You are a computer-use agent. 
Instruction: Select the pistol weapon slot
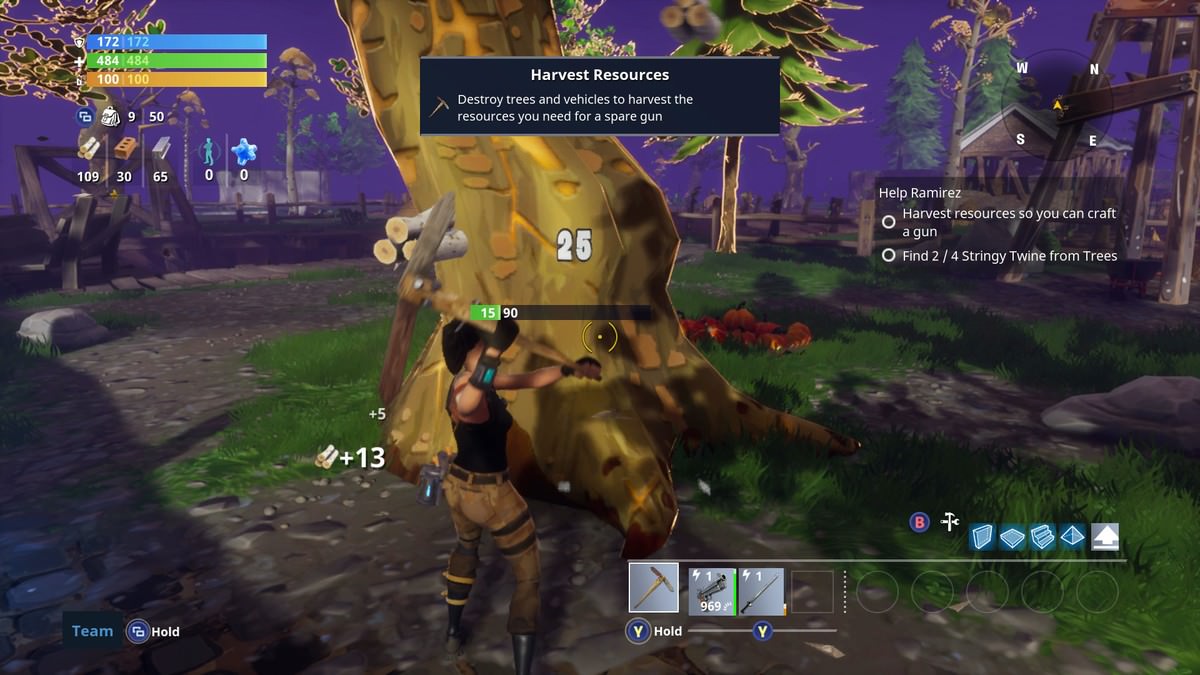tap(712, 591)
